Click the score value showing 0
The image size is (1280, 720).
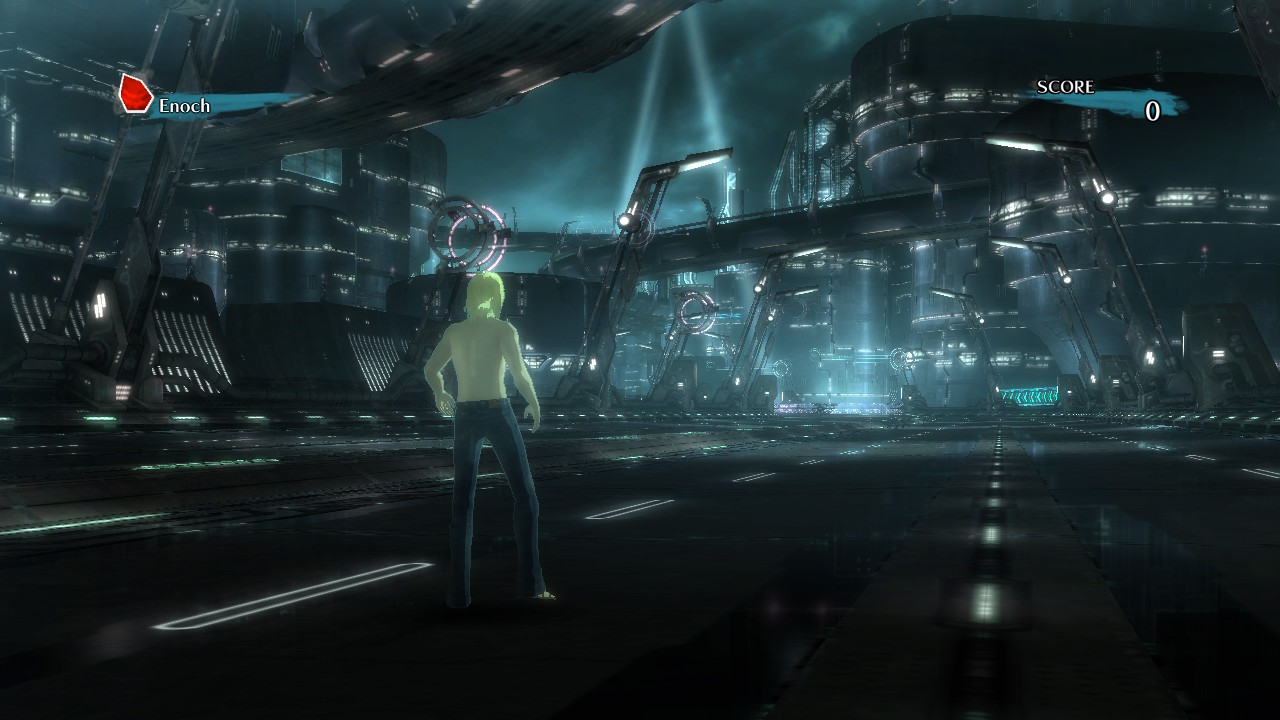tap(1152, 112)
